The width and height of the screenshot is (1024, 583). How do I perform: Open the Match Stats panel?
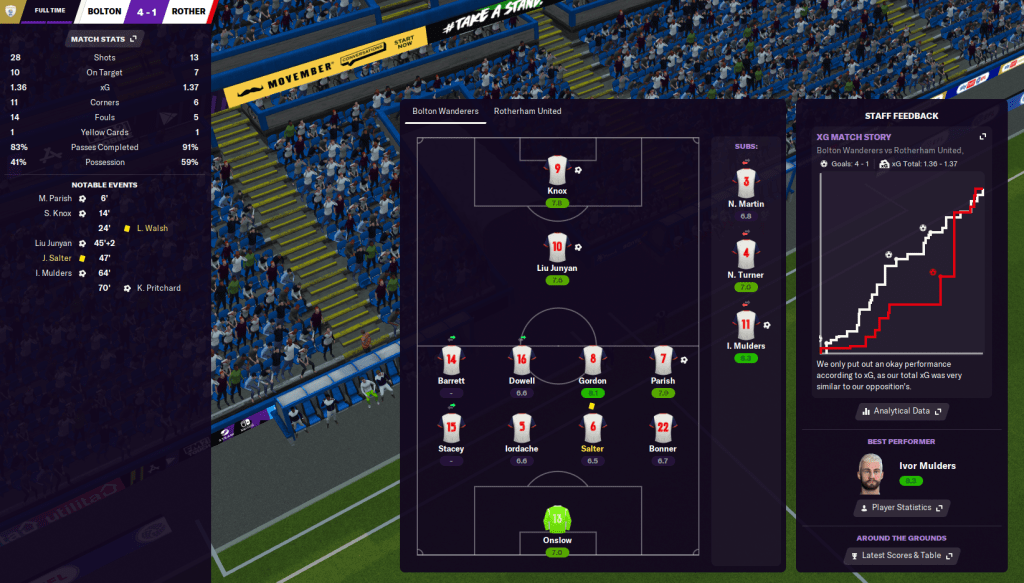[x=104, y=39]
